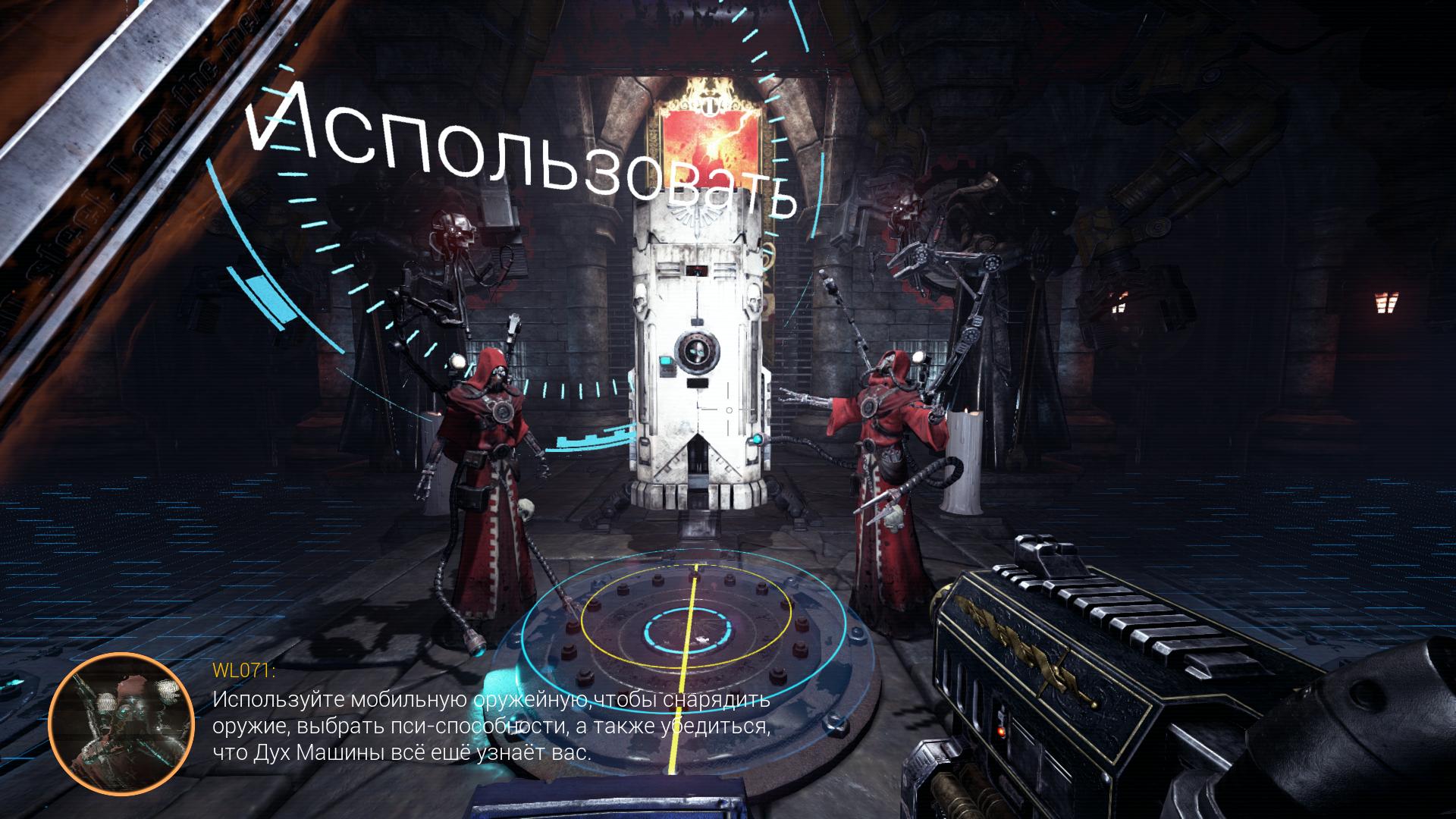Click the tall candle beside the right tech-priest
Viewport: 1456px width, 819px height.
pos(966,455)
